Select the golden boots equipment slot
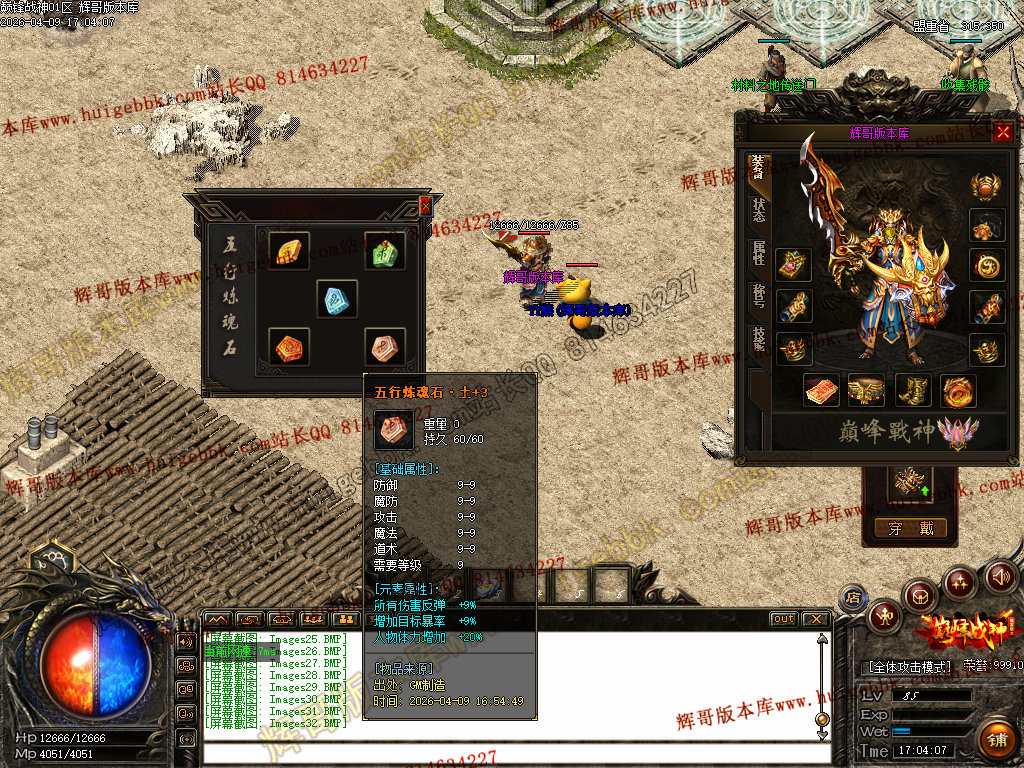1024x768 pixels. tap(913, 391)
